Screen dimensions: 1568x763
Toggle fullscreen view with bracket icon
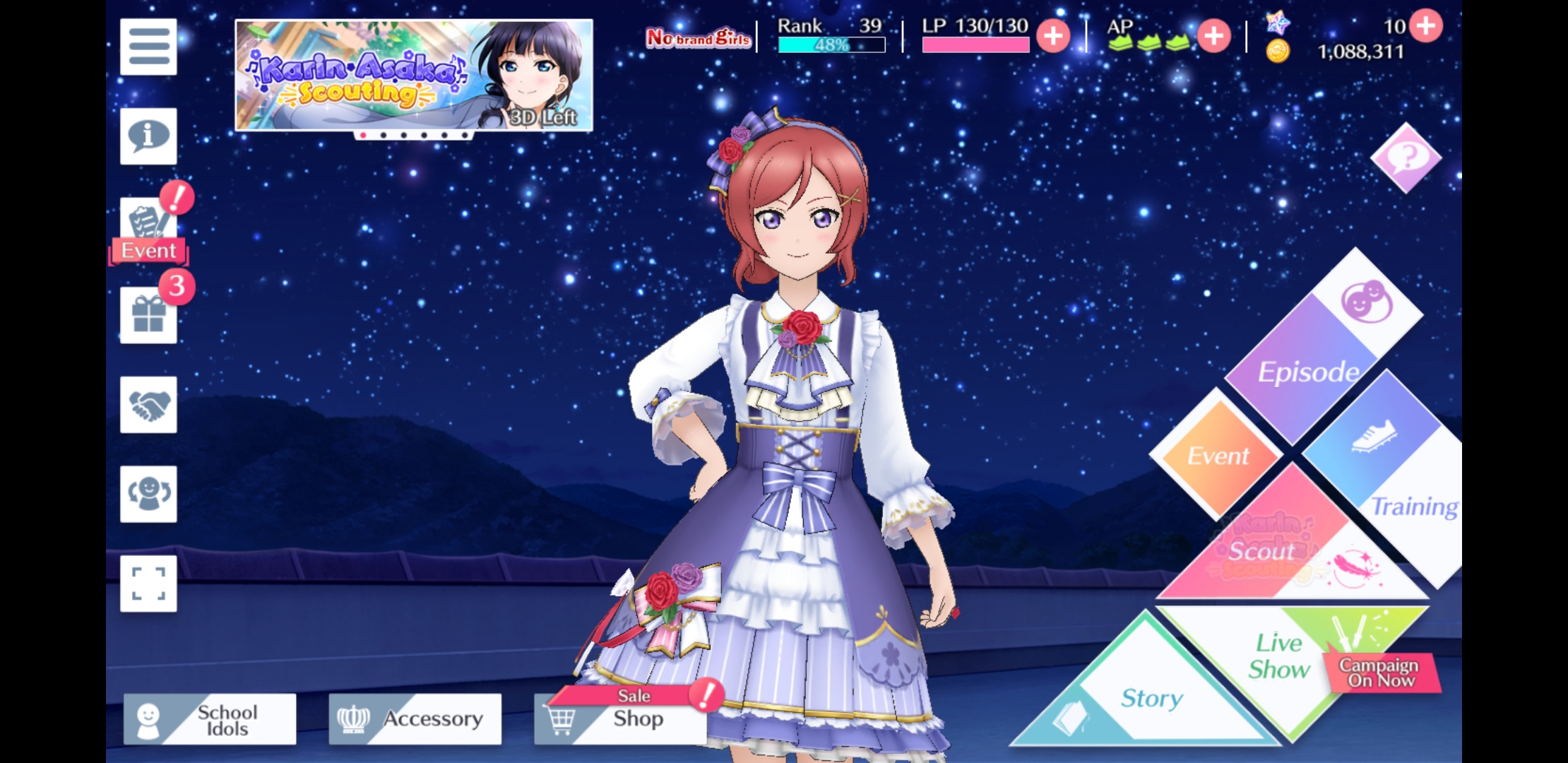pos(148,584)
